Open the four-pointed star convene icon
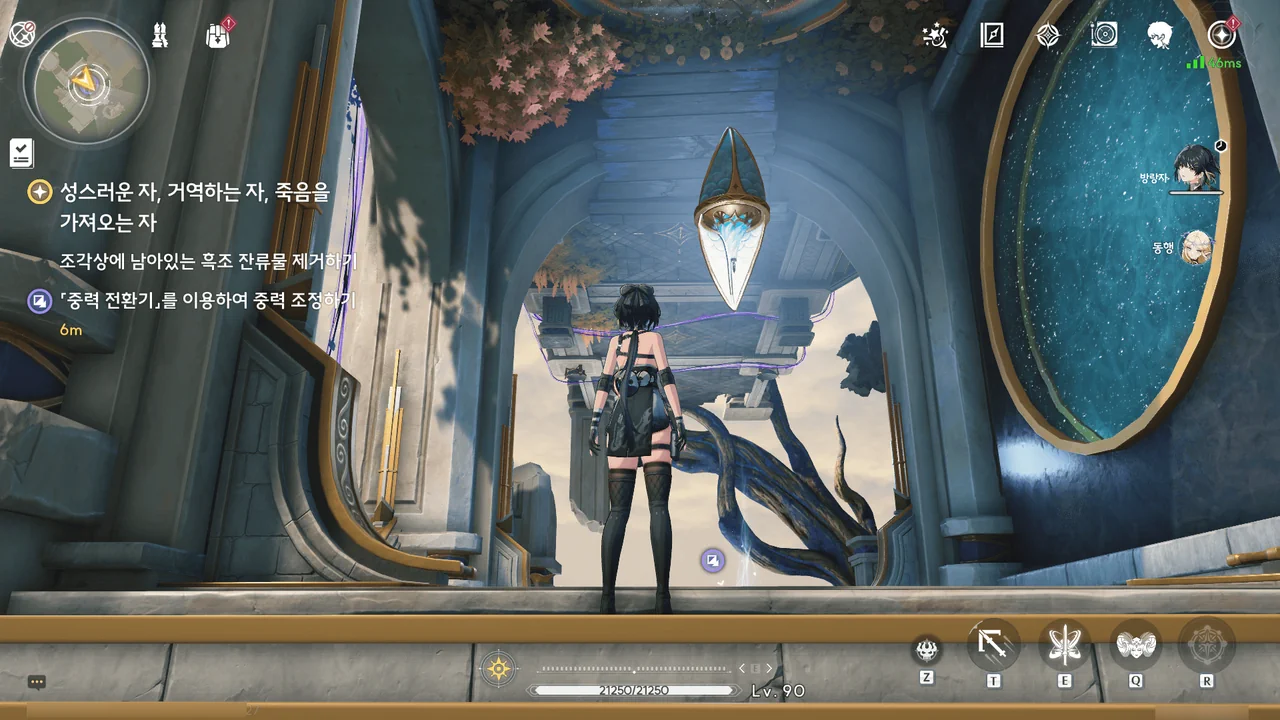 [x=1047, y=36]
